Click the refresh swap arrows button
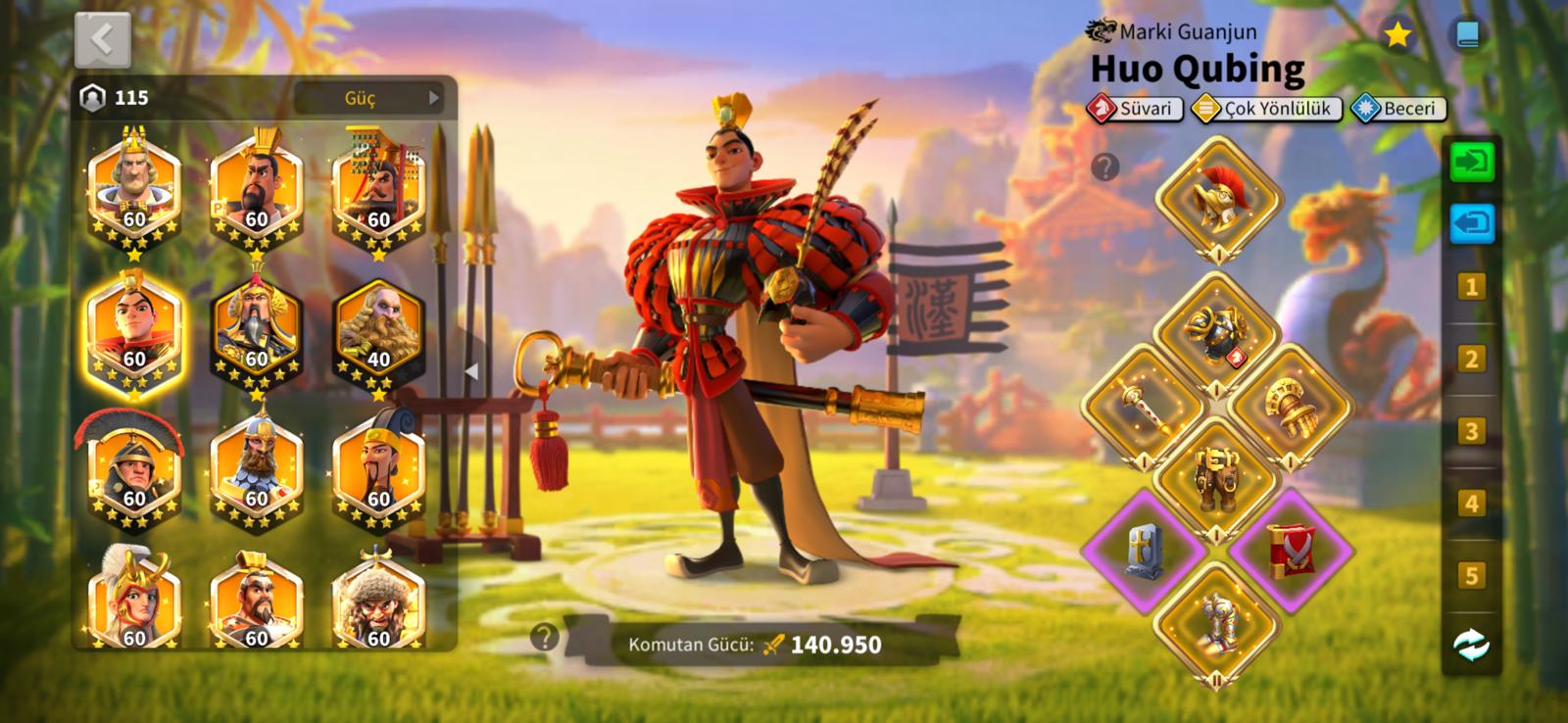This screenshot has height=723, width=1568. click(1471, 645)
